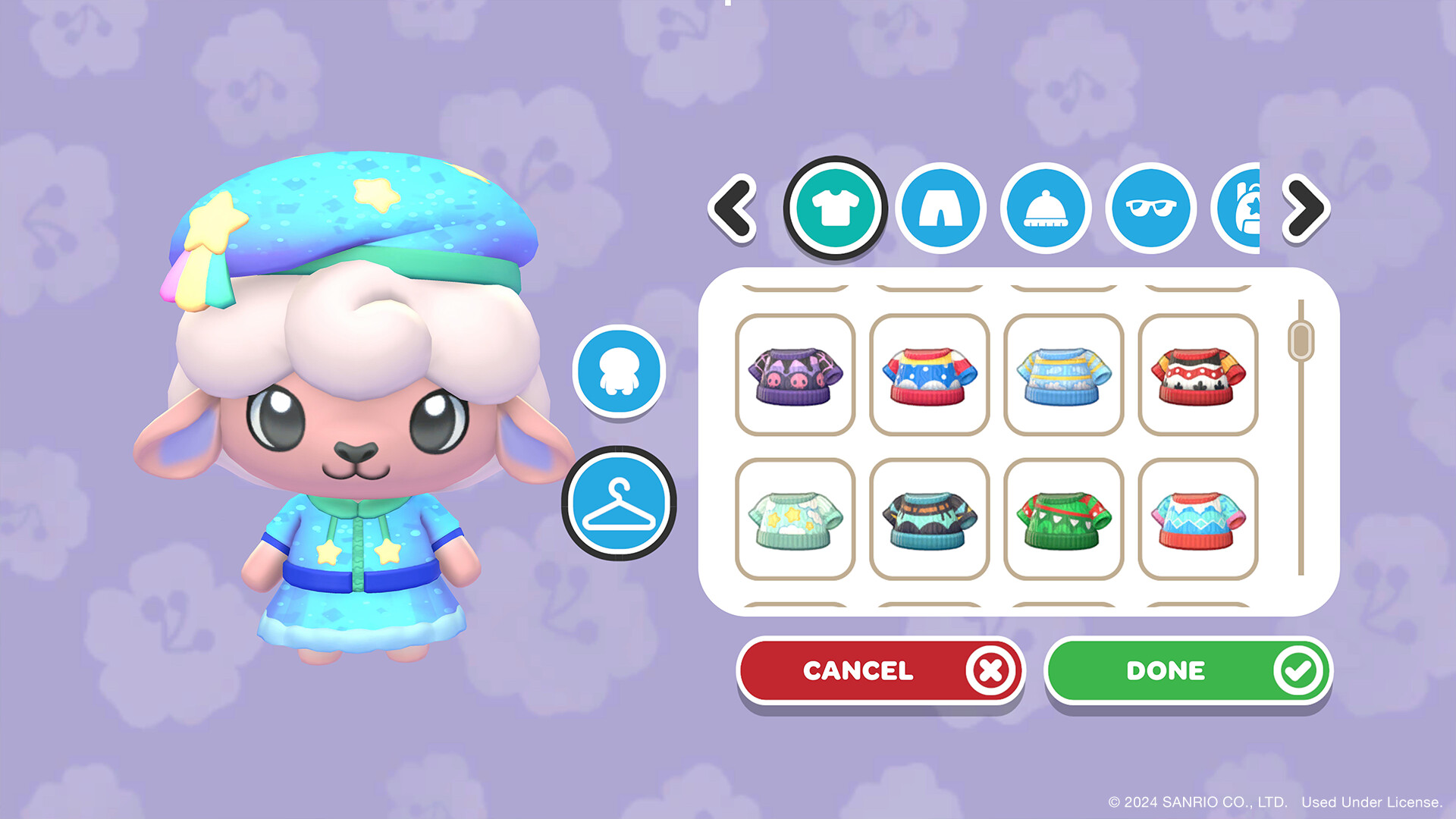Click the checkmark icon inside Done
Viewport: 1456px width, 819px height.
click(x=1299, y=670)
